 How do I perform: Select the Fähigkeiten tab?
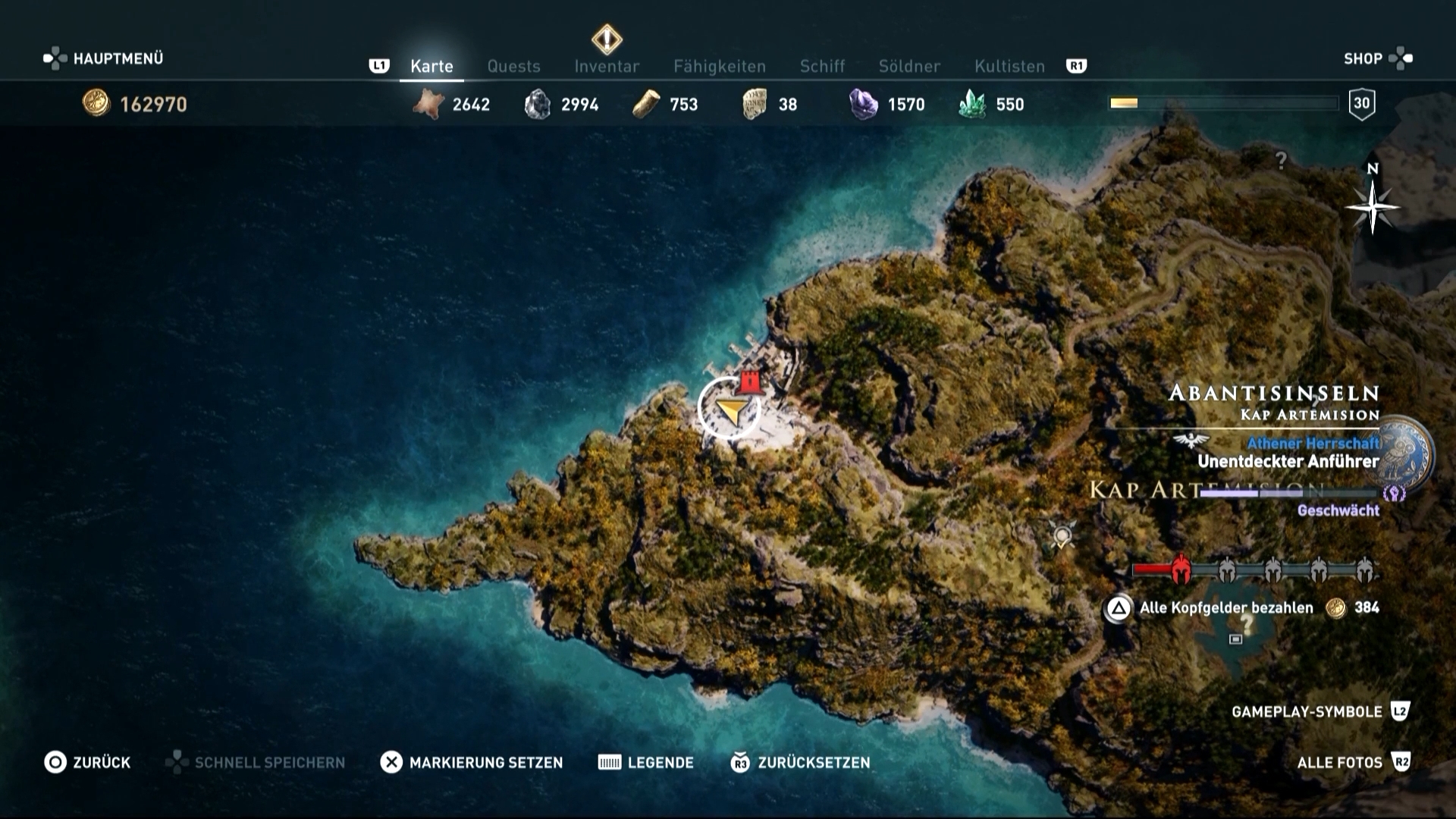coord(720,67)
